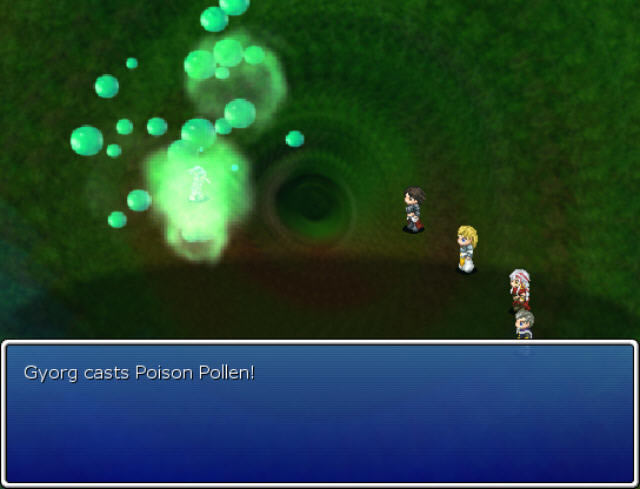Advance the Gyorg casts Poison Pollen message box
This screenshot has height=489, width=640.
[319, 412]
